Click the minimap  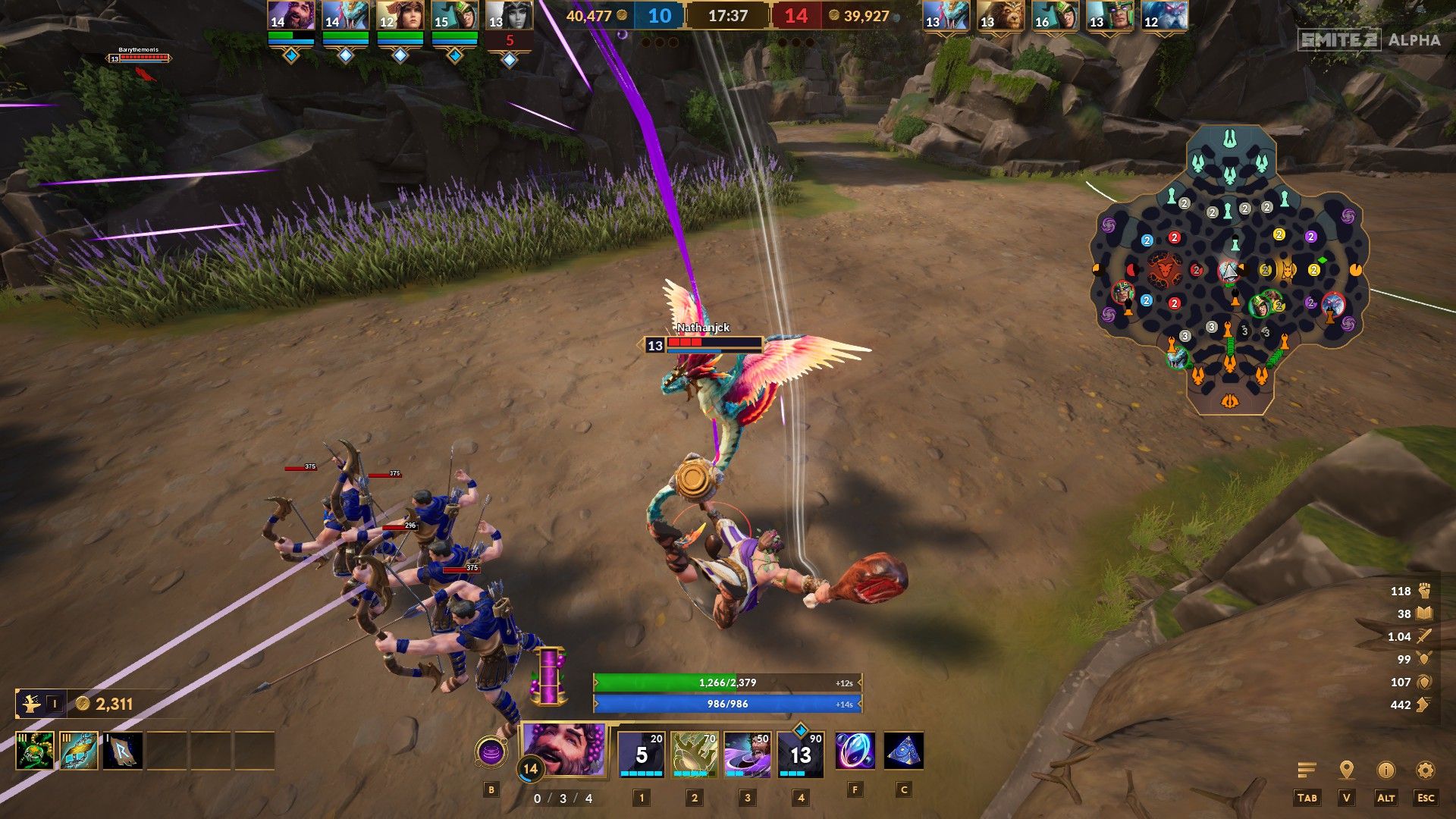(x=1229, y=271)
